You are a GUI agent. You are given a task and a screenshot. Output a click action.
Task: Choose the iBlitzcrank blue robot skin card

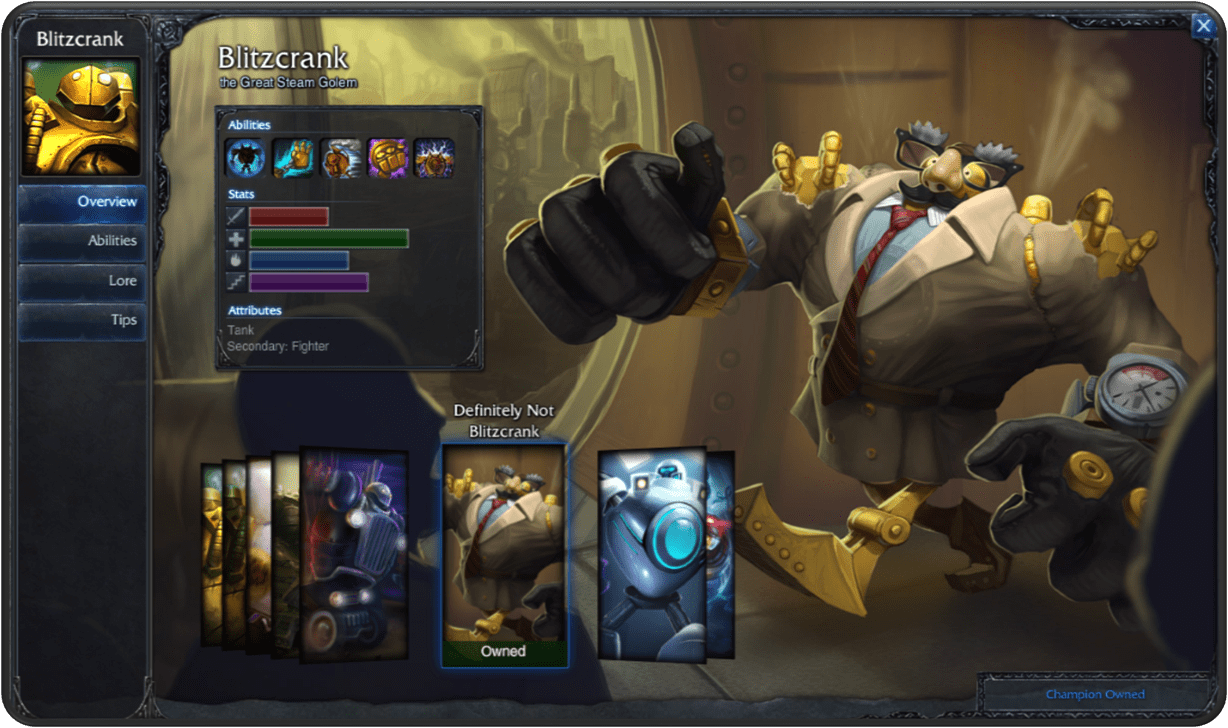click(x=651, y=553)
